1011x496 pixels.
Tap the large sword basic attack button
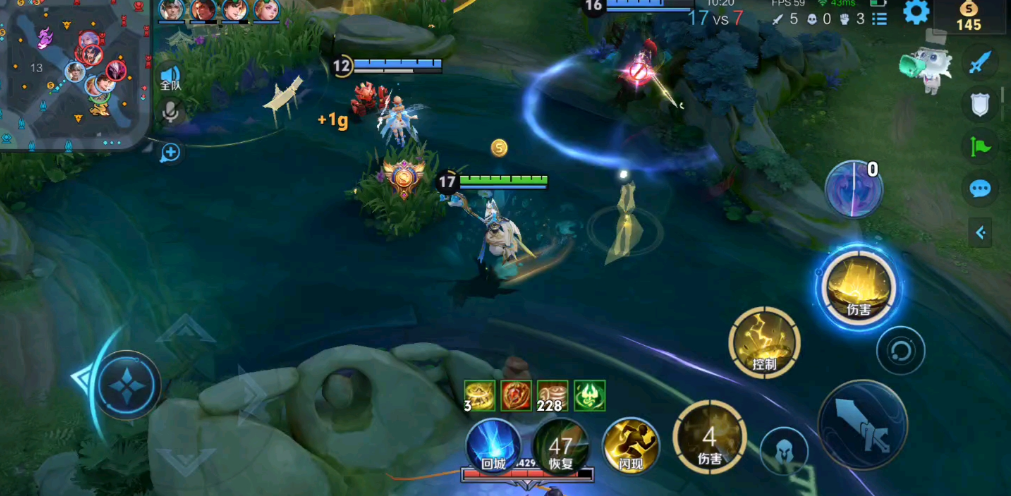[x=862, y=424]
